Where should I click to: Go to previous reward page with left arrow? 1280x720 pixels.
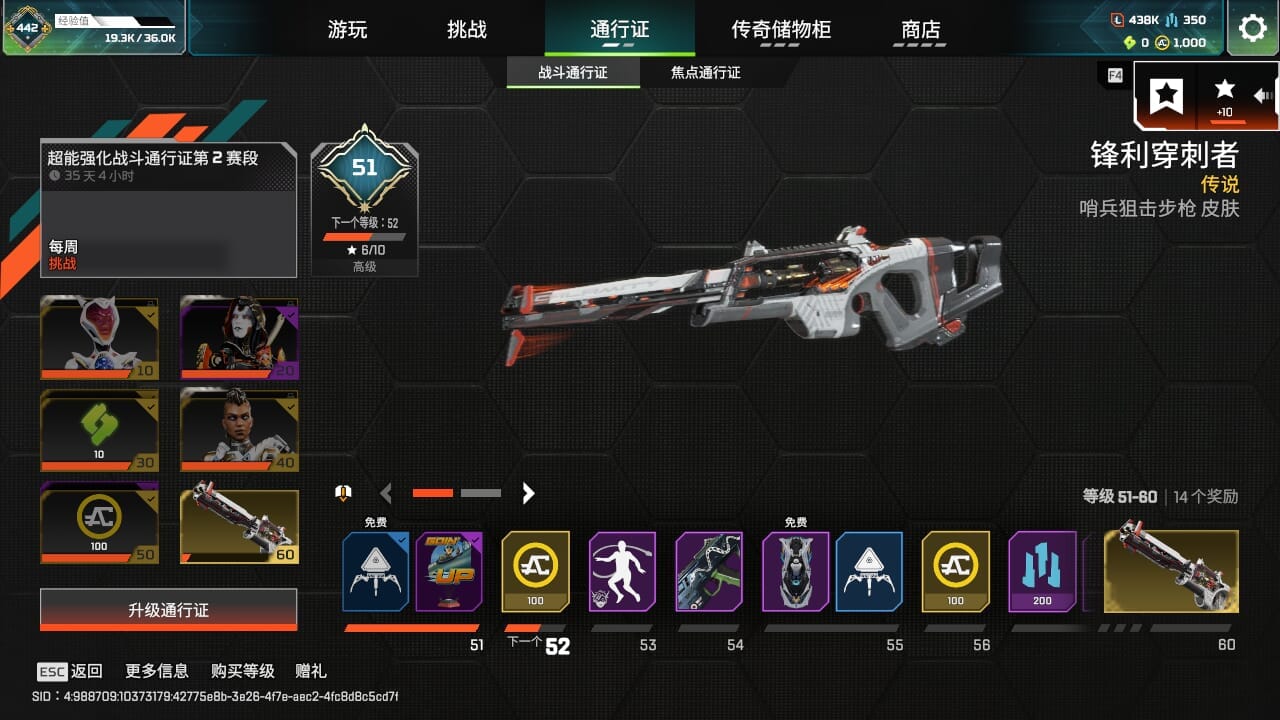[386, 493]
